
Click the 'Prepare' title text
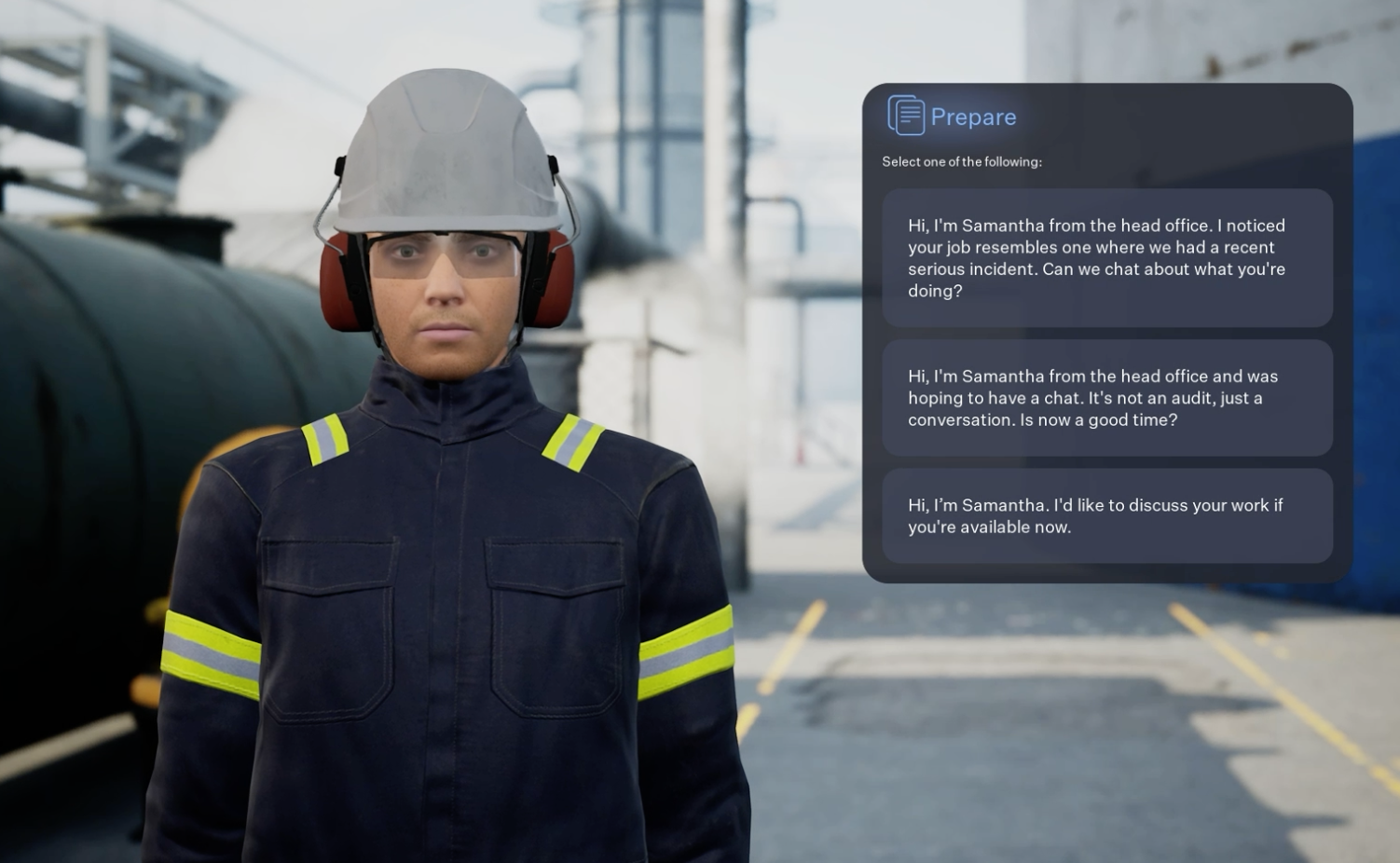tap(973, 116)
